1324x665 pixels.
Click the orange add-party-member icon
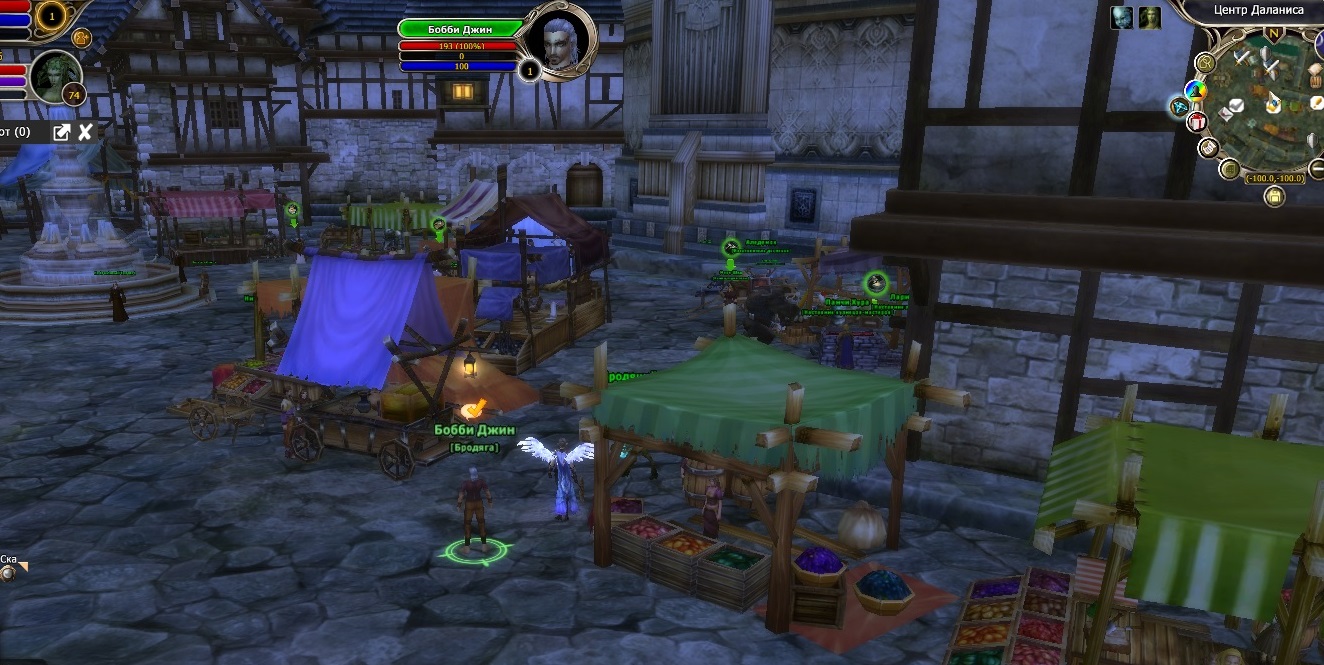(x=82, y=38)
